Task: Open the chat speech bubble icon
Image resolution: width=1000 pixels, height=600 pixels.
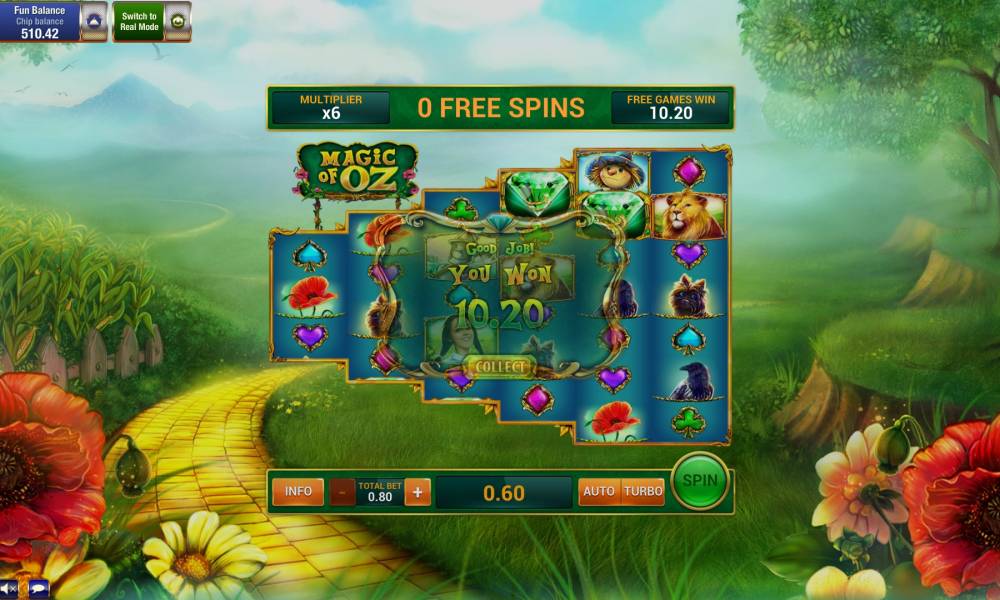Action: (x=38, y=588)
